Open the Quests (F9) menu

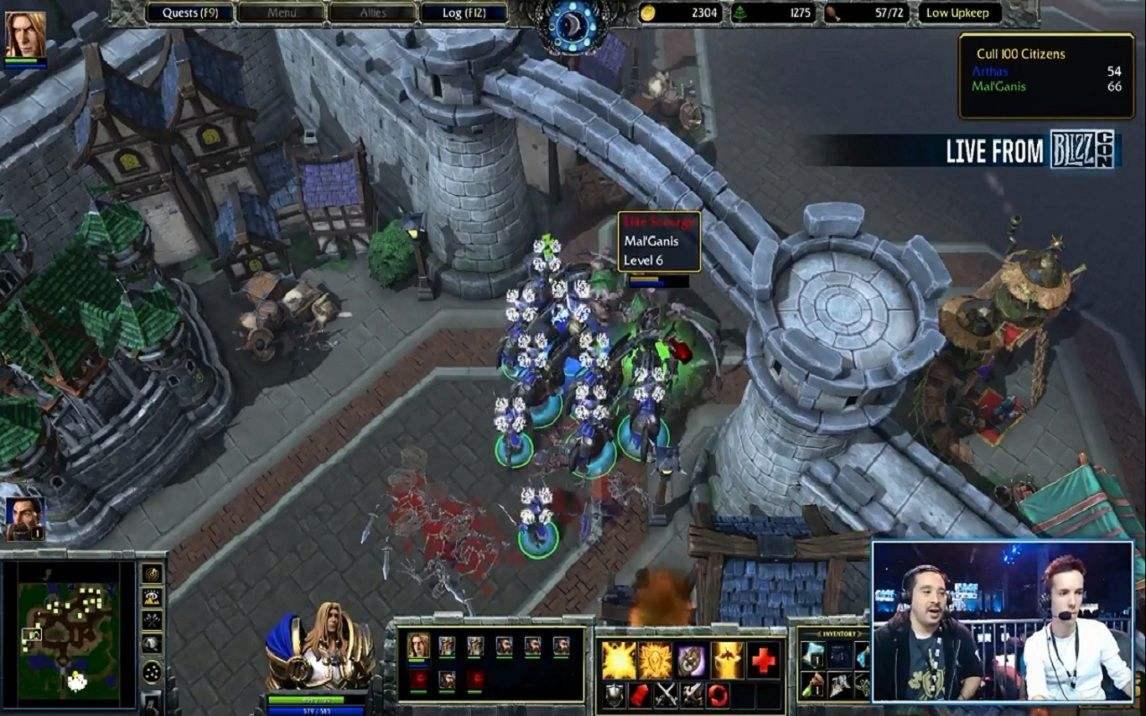pos(190,13)
